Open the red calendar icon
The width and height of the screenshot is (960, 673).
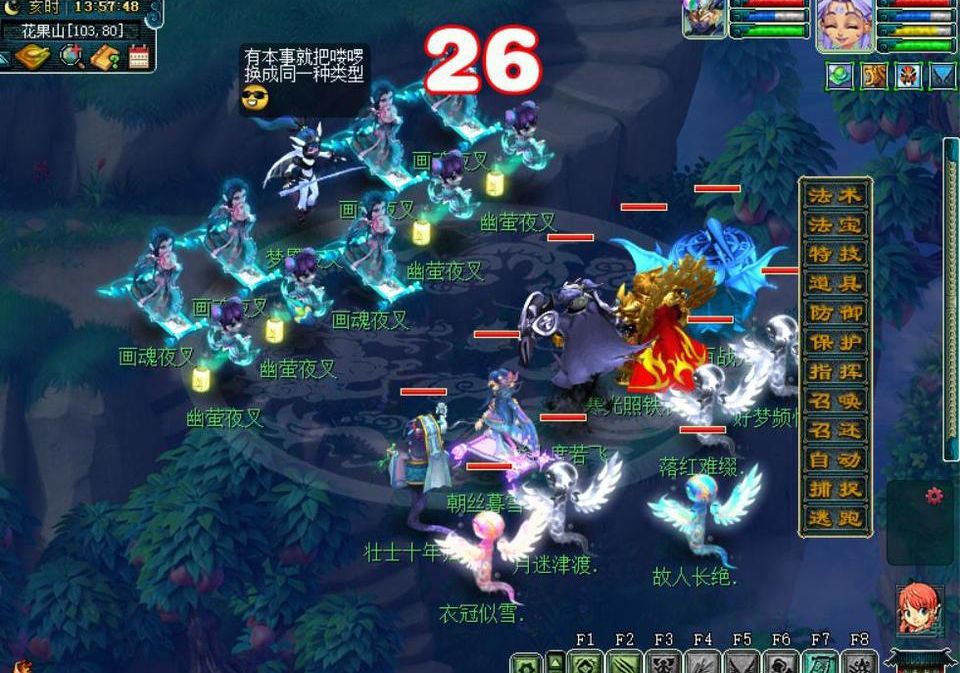click(138, 57)
